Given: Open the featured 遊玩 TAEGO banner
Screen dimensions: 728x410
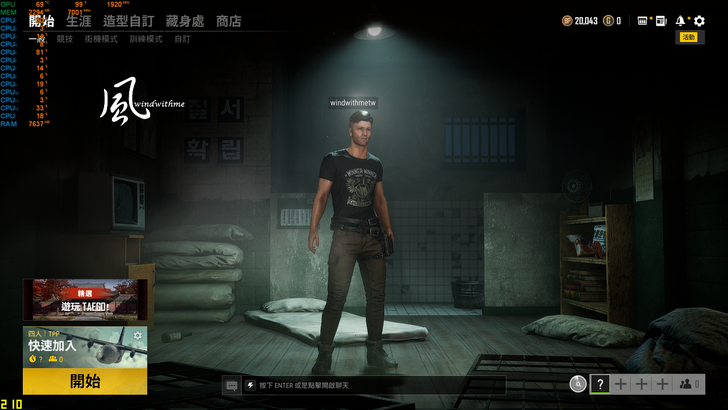Looking at the screenshot, I should click(x=85, y=299).
